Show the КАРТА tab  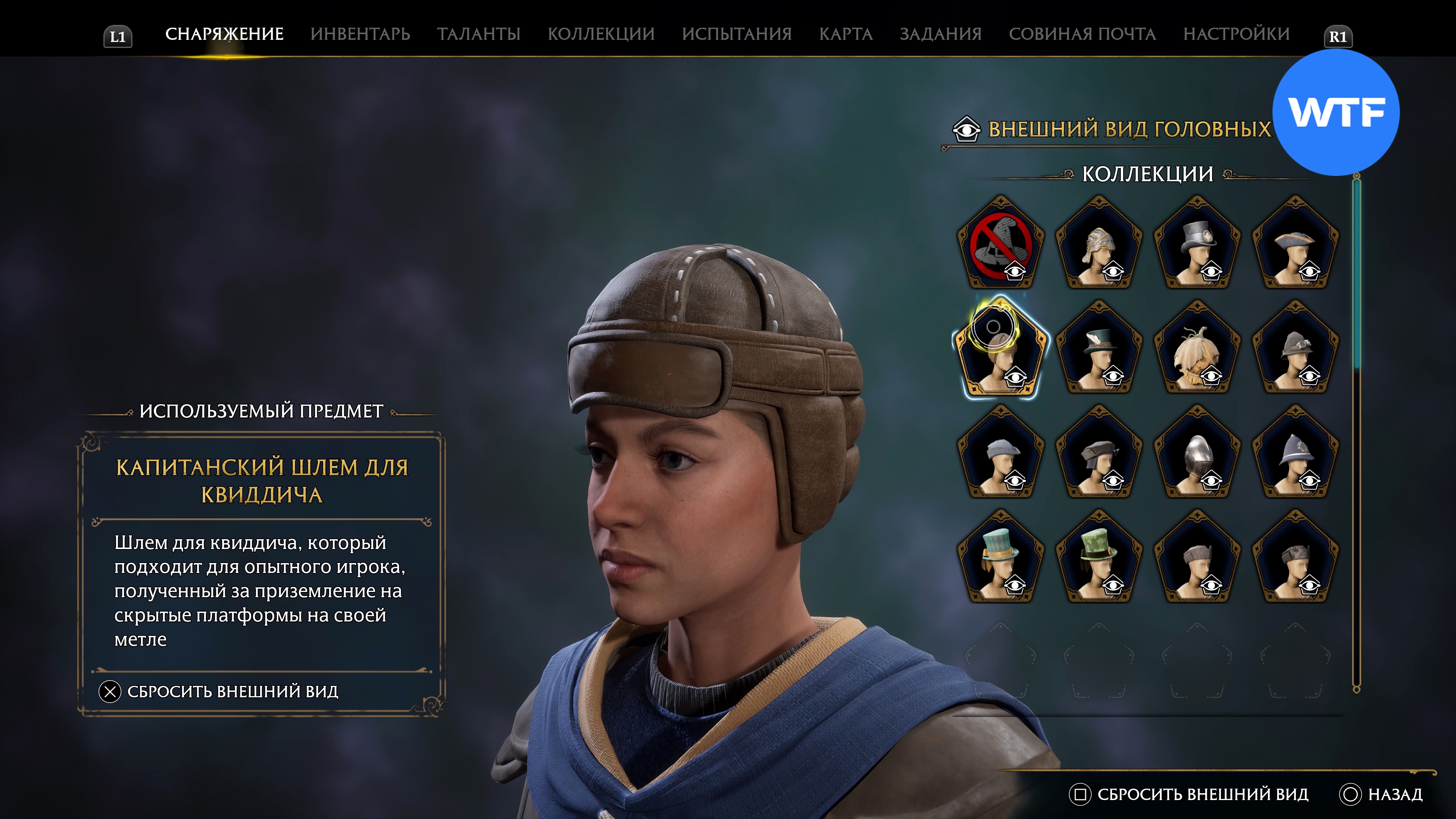tap(846, 34)
